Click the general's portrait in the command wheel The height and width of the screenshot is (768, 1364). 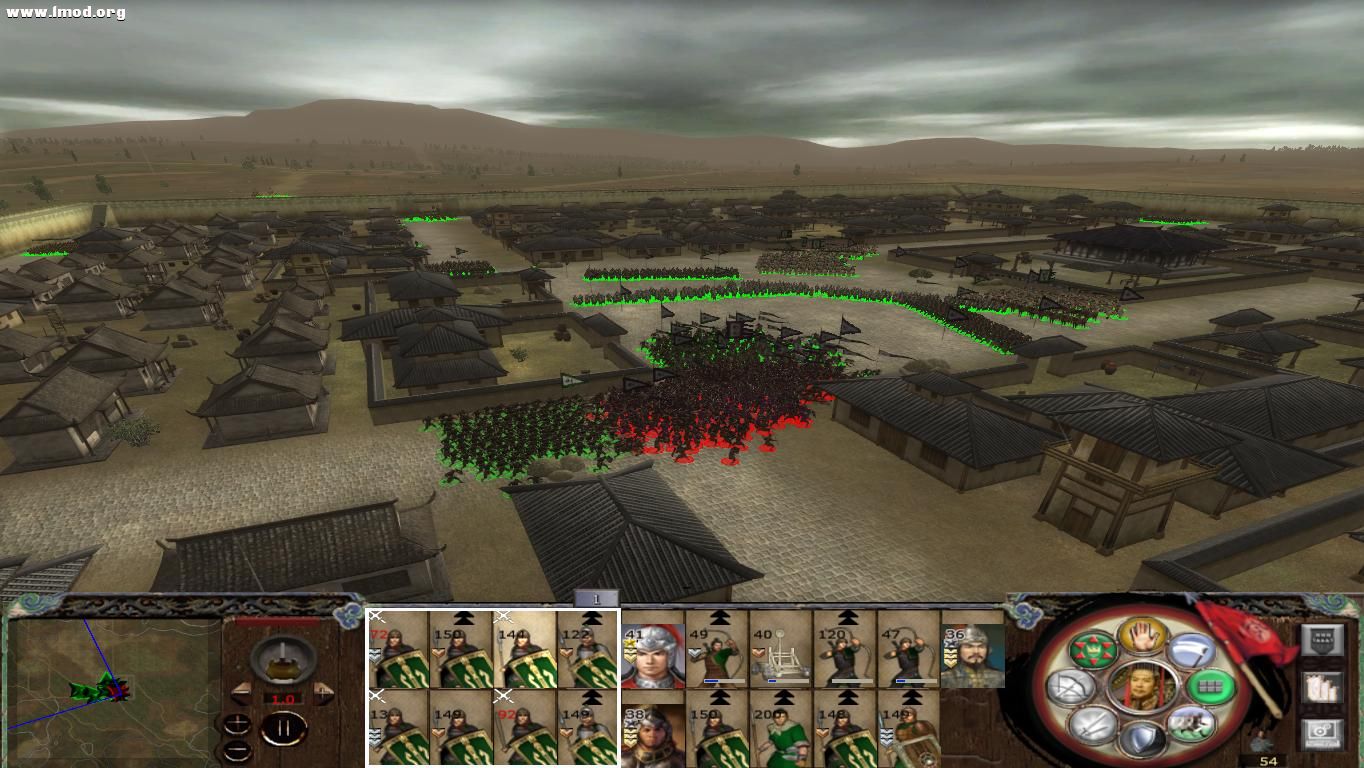click(1143, 689)
